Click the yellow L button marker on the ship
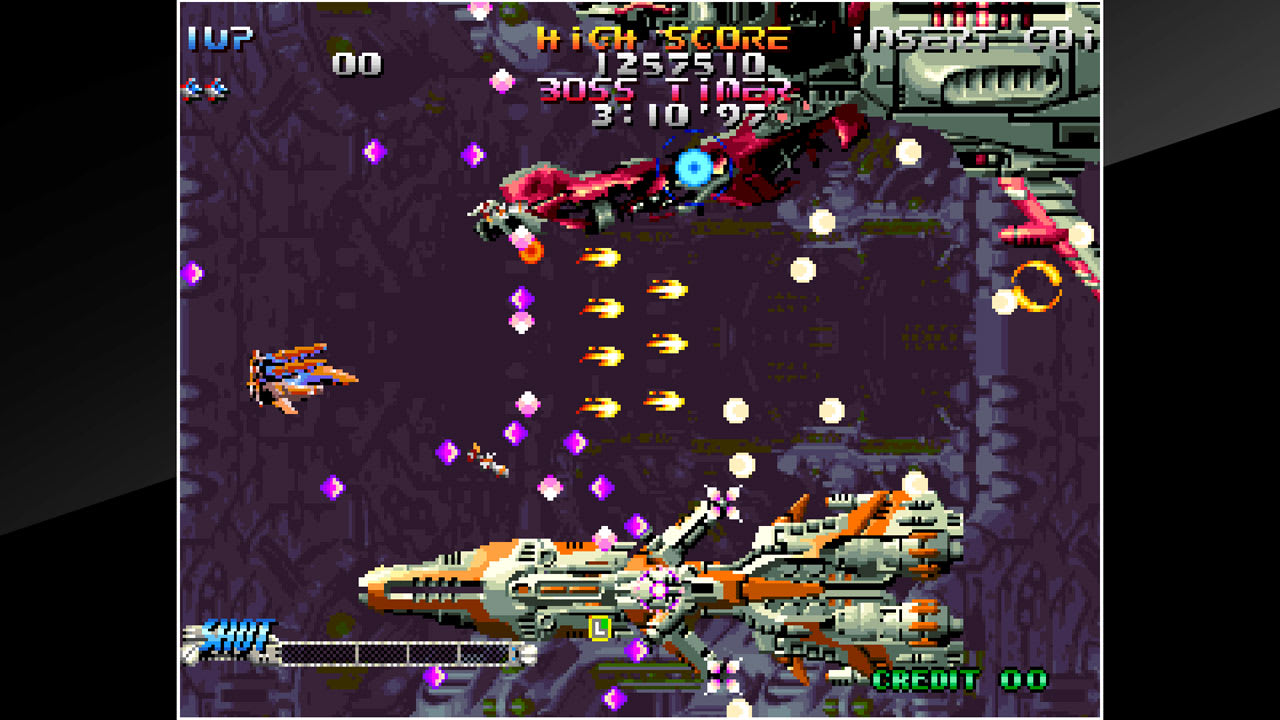The image size is (1280, 720). pyautogui.click(x=598, y=628)
